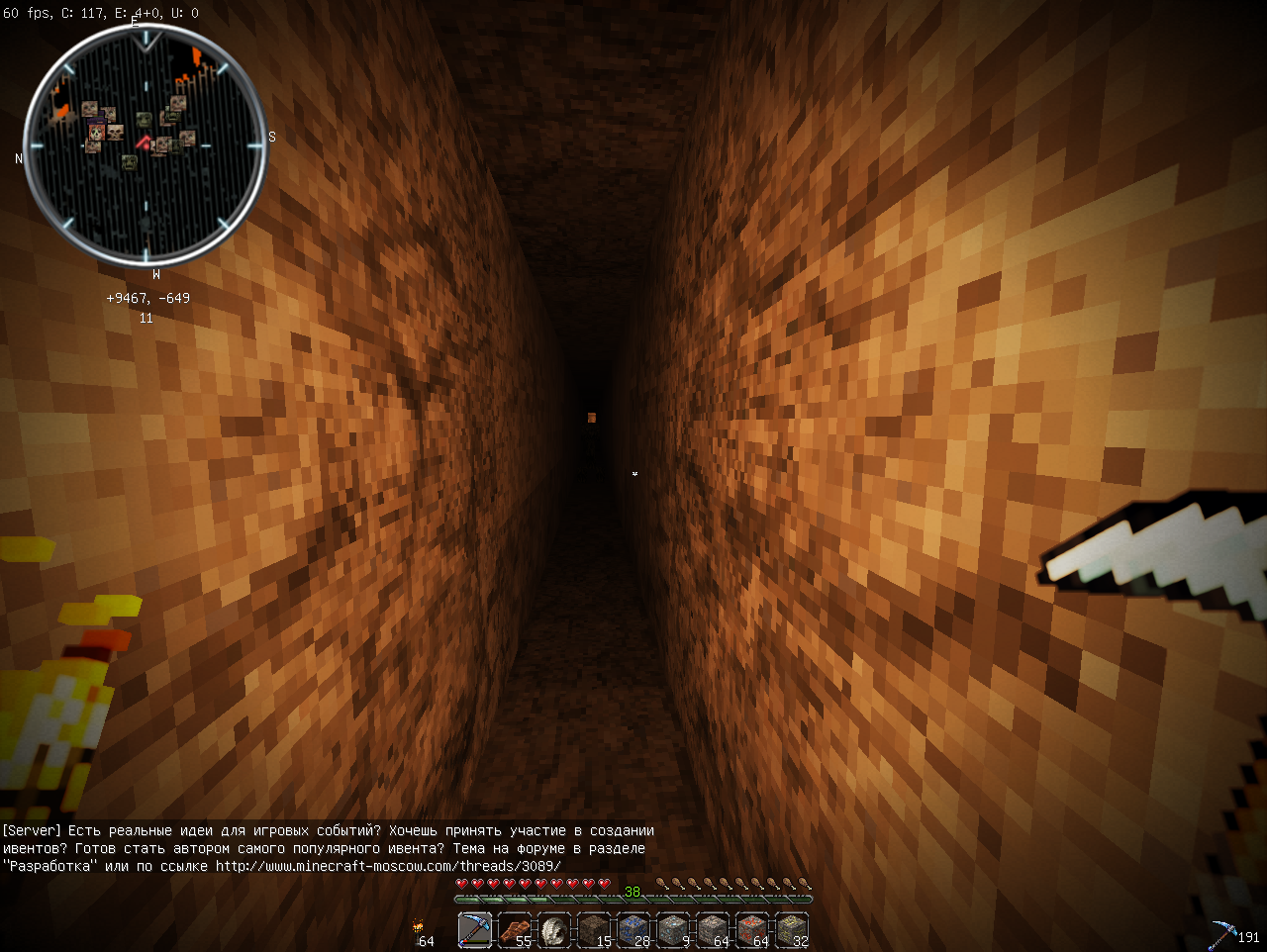
Task: Click the witch marker on the minimap
Action: click(96, 131)
